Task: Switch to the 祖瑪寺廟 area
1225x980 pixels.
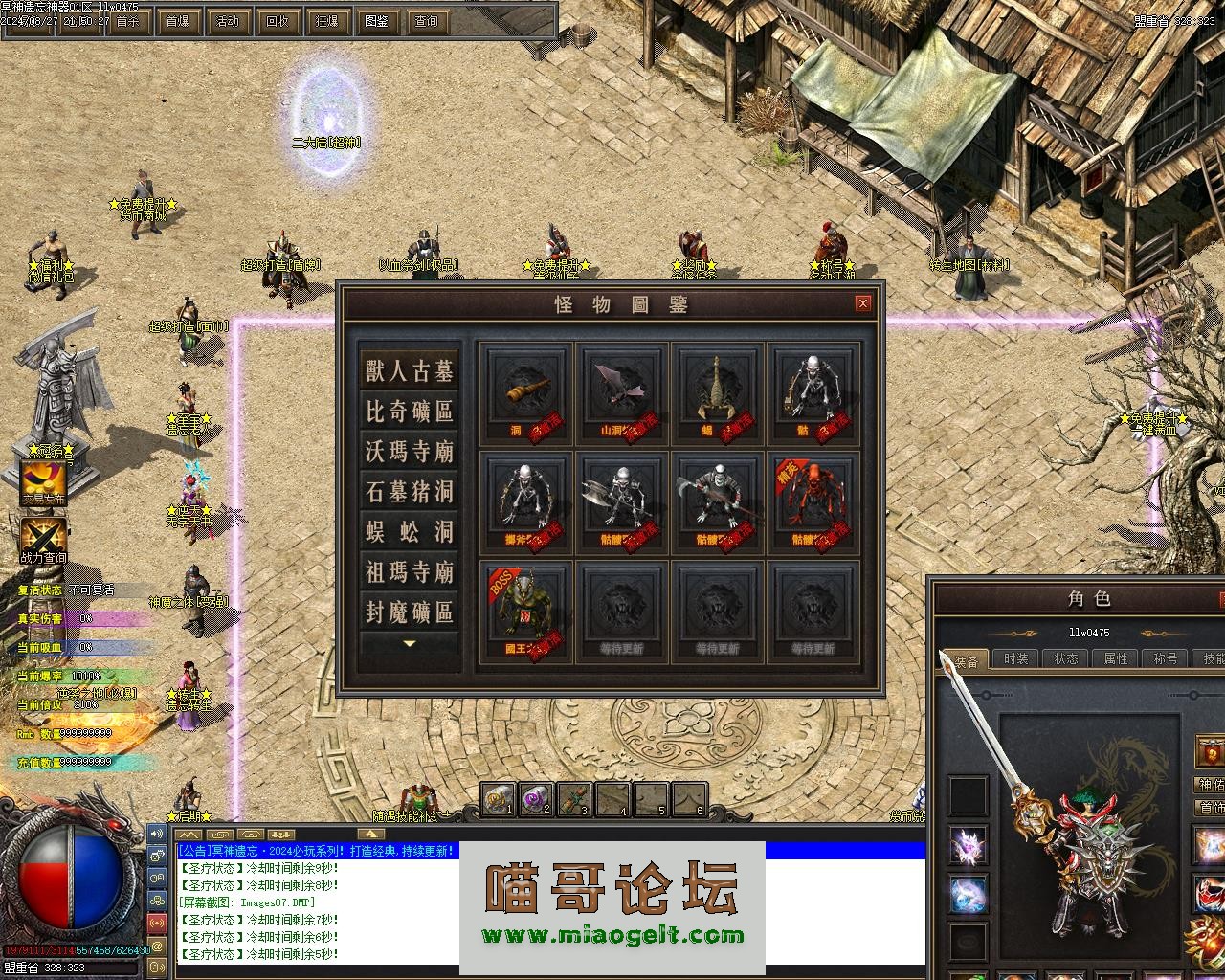Action: [x=410, y=572]
